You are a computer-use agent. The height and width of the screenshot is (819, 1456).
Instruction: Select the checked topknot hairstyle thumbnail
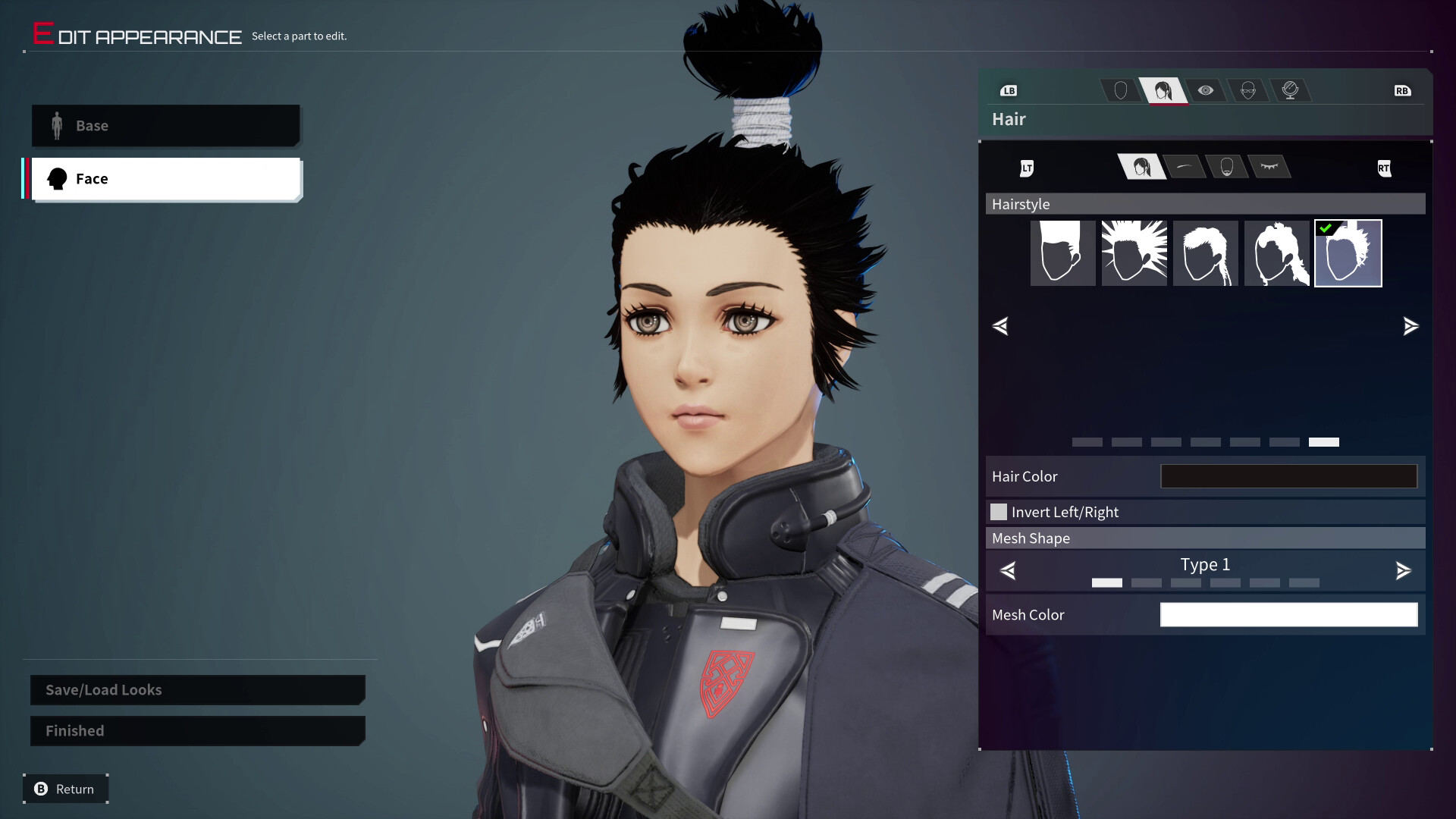[1348, 253]
